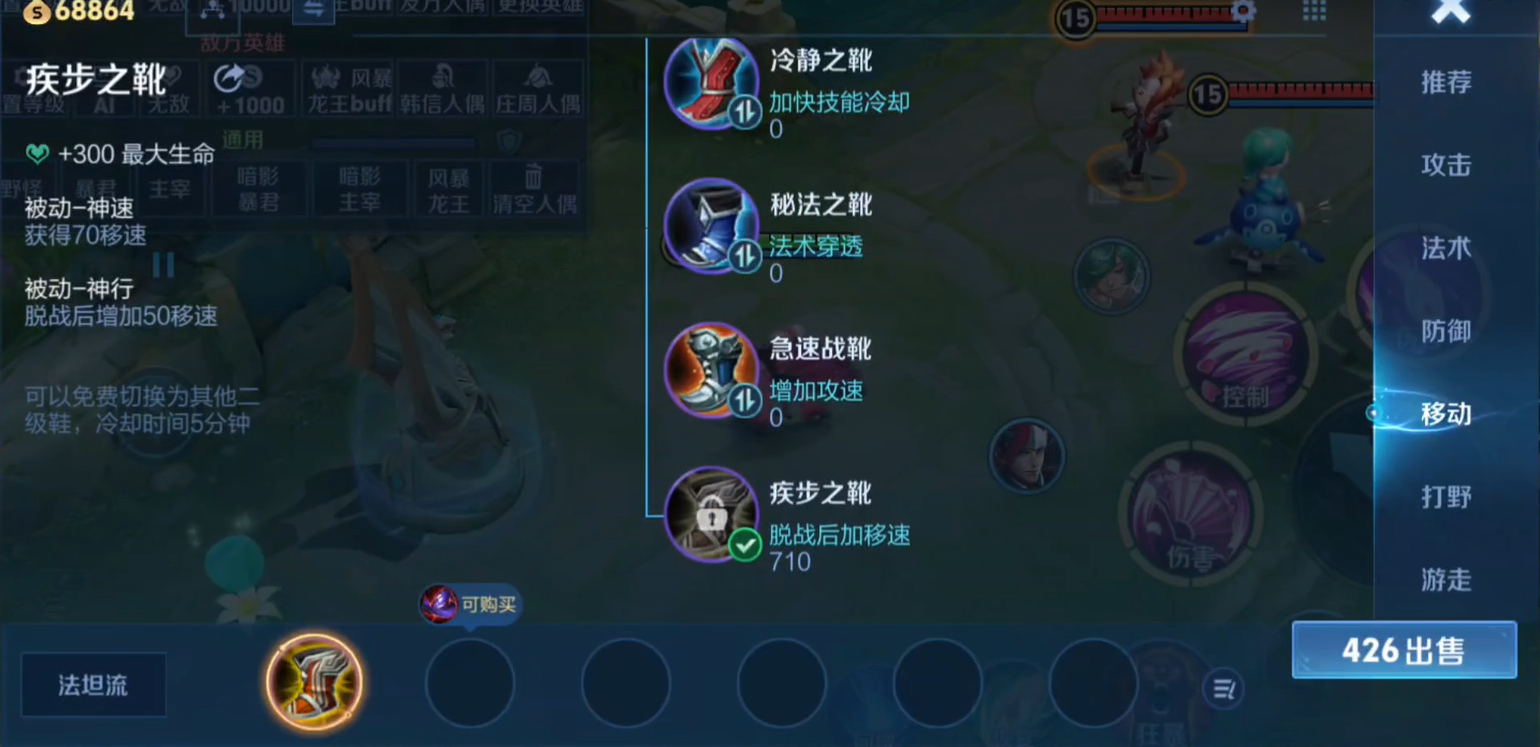Image resolution: width=1540 pixels, height=747 pixels.
Task: Select the 冷静之靴 boots icon
Action: [712, 84]
